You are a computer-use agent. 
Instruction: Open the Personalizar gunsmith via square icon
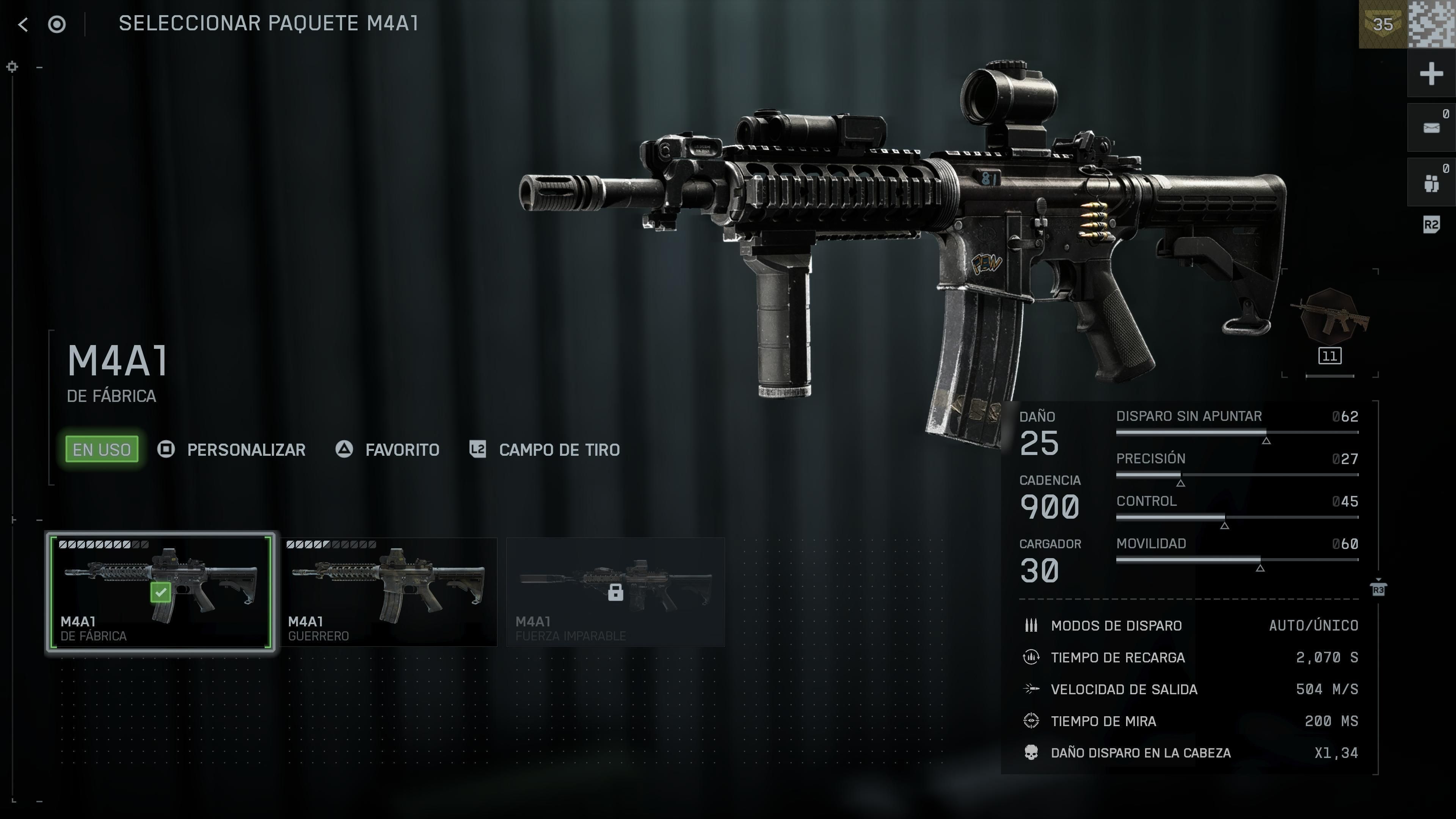(x=167, y=450)
